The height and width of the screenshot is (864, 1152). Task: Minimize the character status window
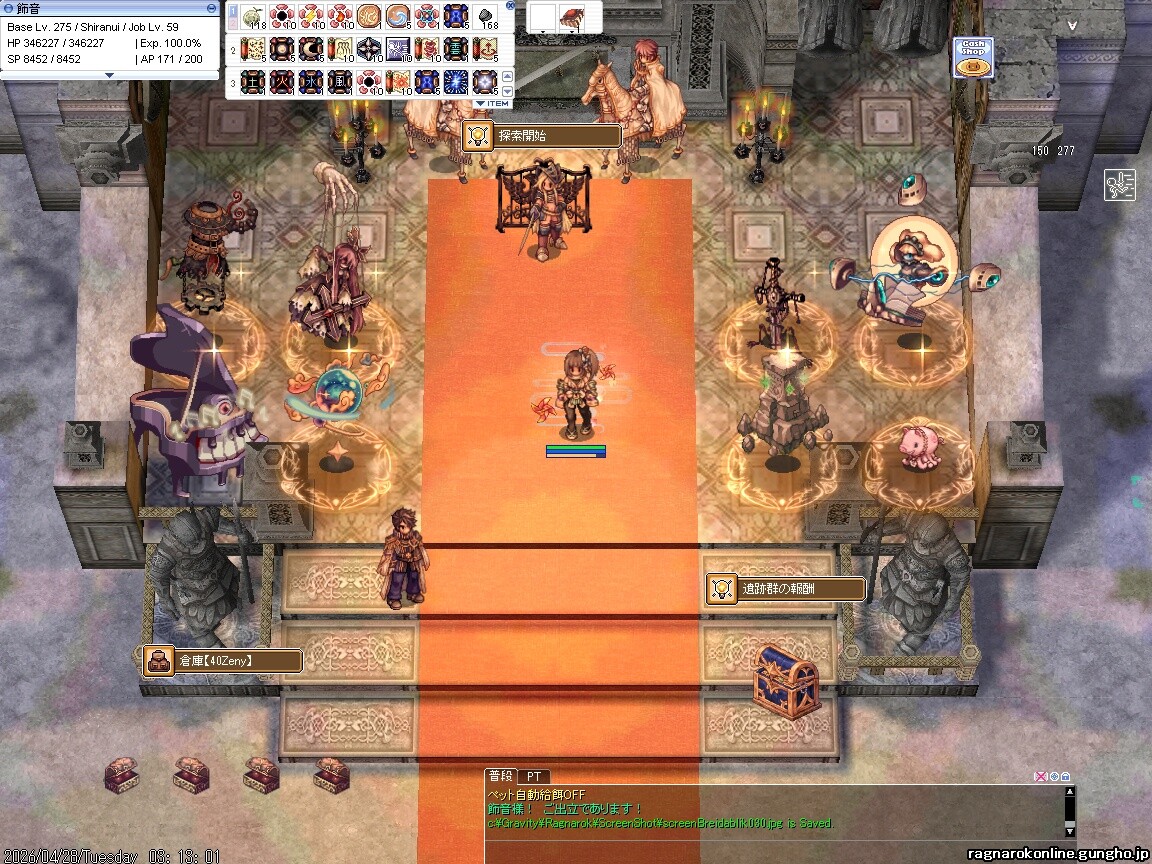click(213, 8)
